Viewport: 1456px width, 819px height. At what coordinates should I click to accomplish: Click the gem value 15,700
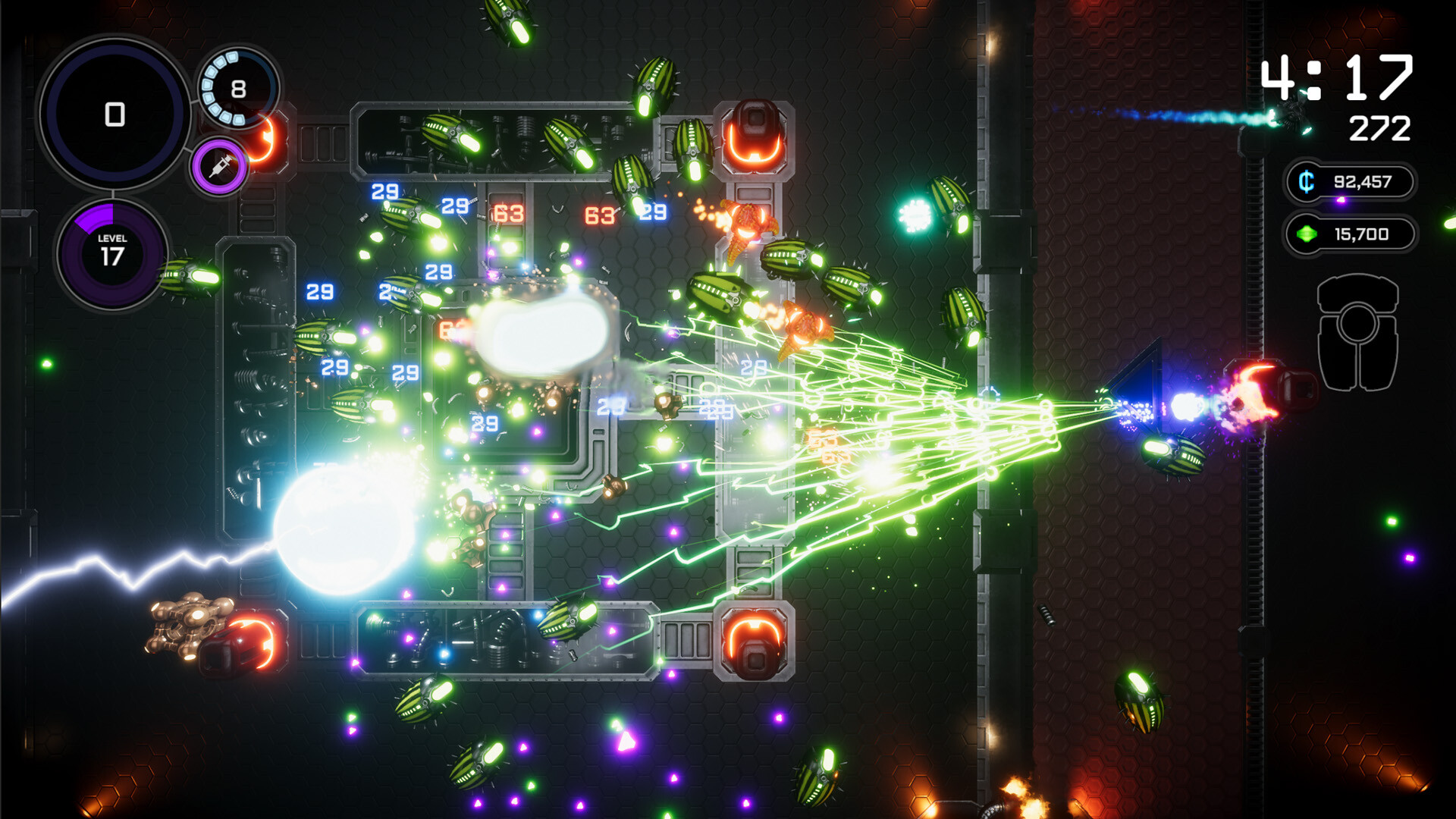[x=1361, y=234]
